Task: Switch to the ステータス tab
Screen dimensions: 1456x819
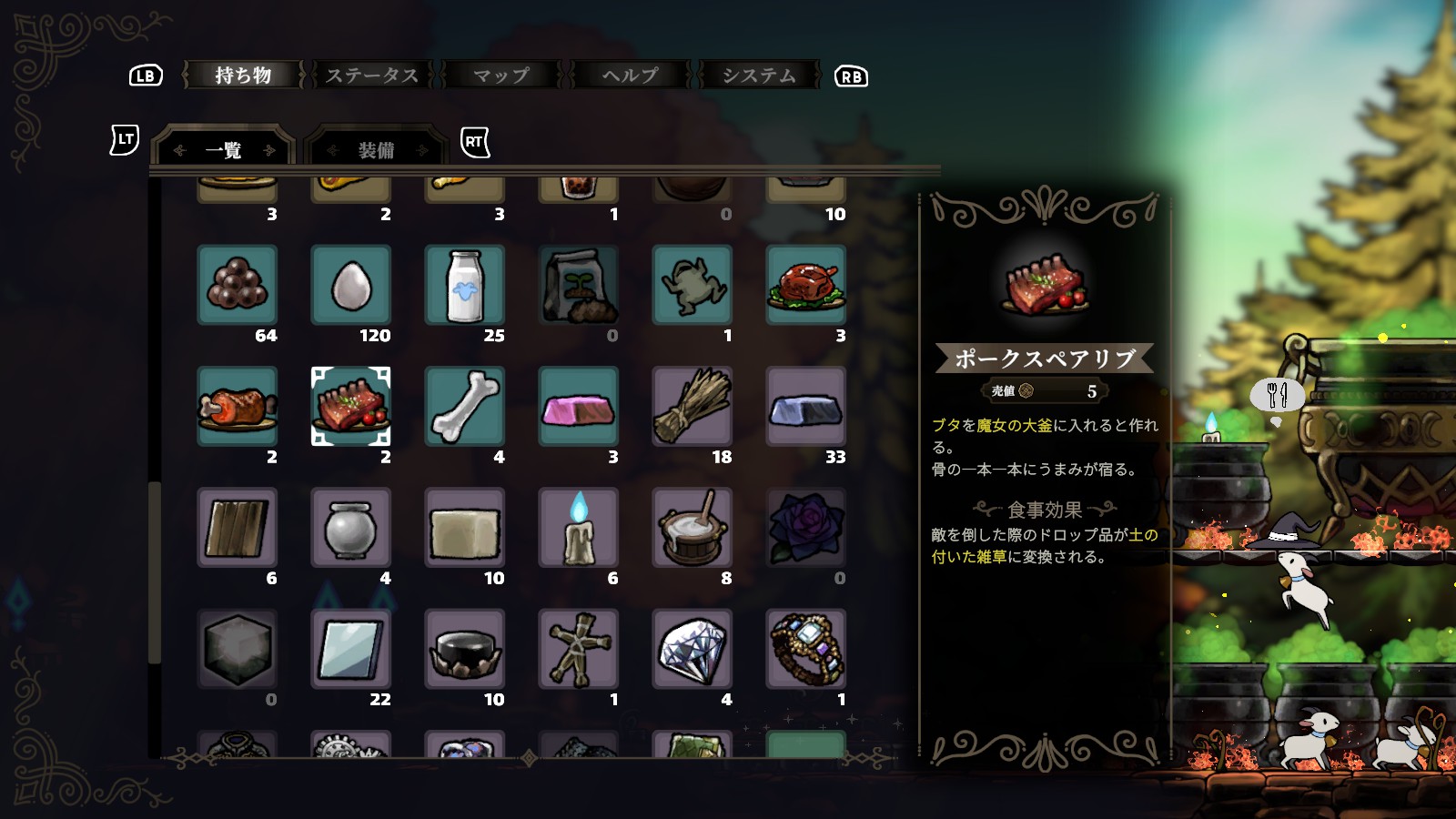Action: point(372,76)
